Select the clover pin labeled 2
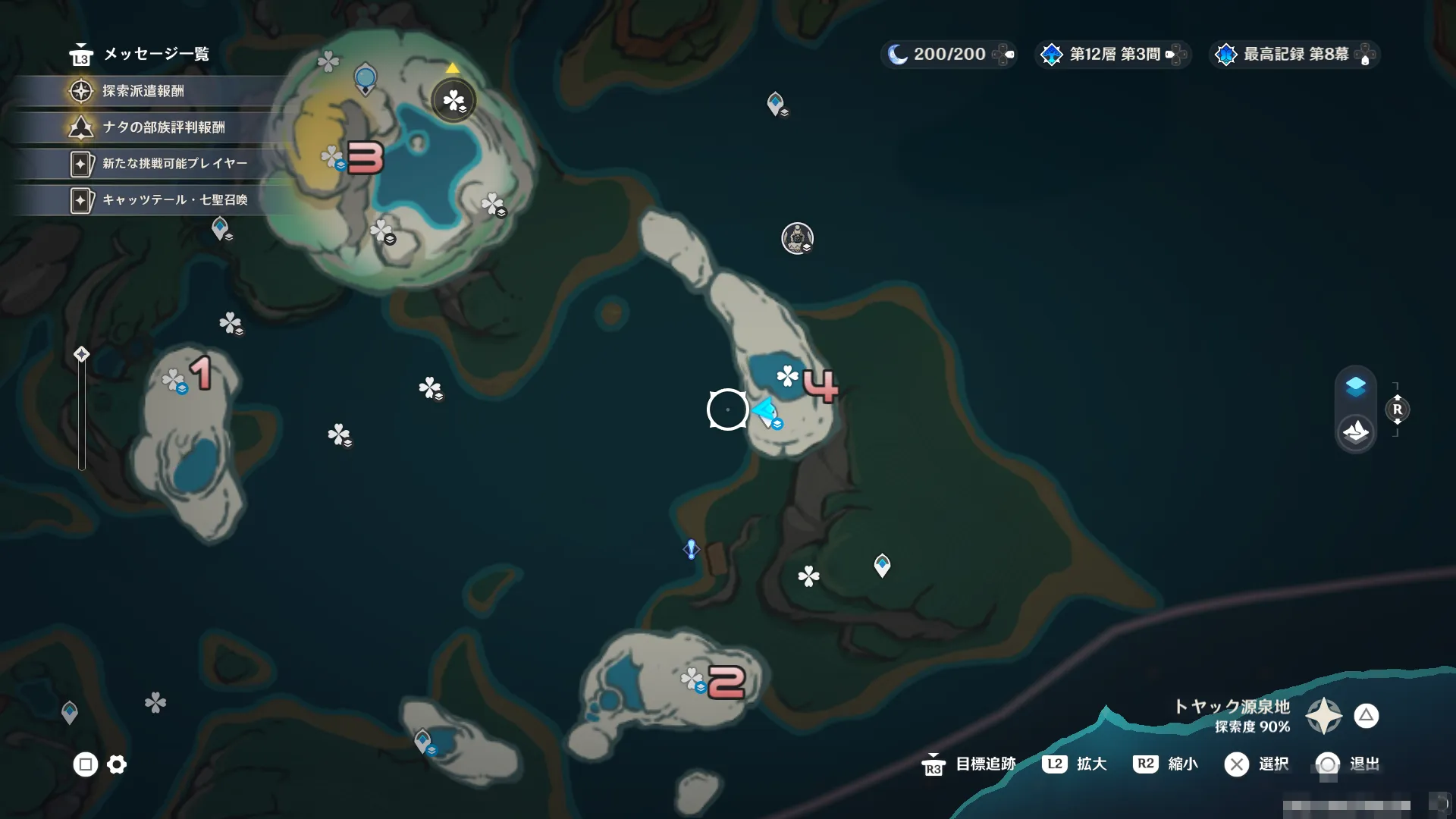Image resolution: width=1456 pixels, height=819 pixels. (692, 679)
